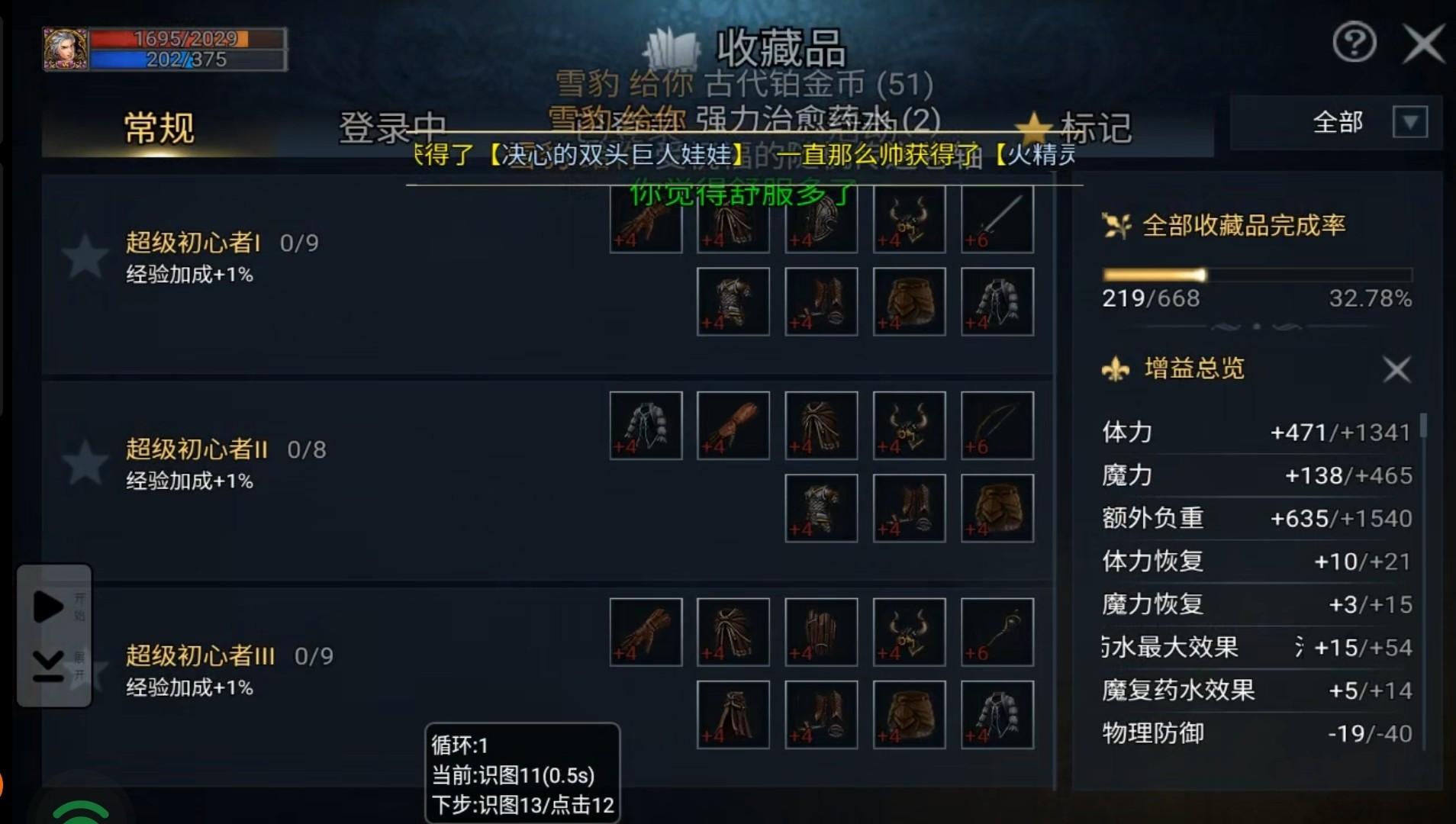Open the 全部 filter dropdown
The height and width of the screenshot is (824, 1456).
1409,122
